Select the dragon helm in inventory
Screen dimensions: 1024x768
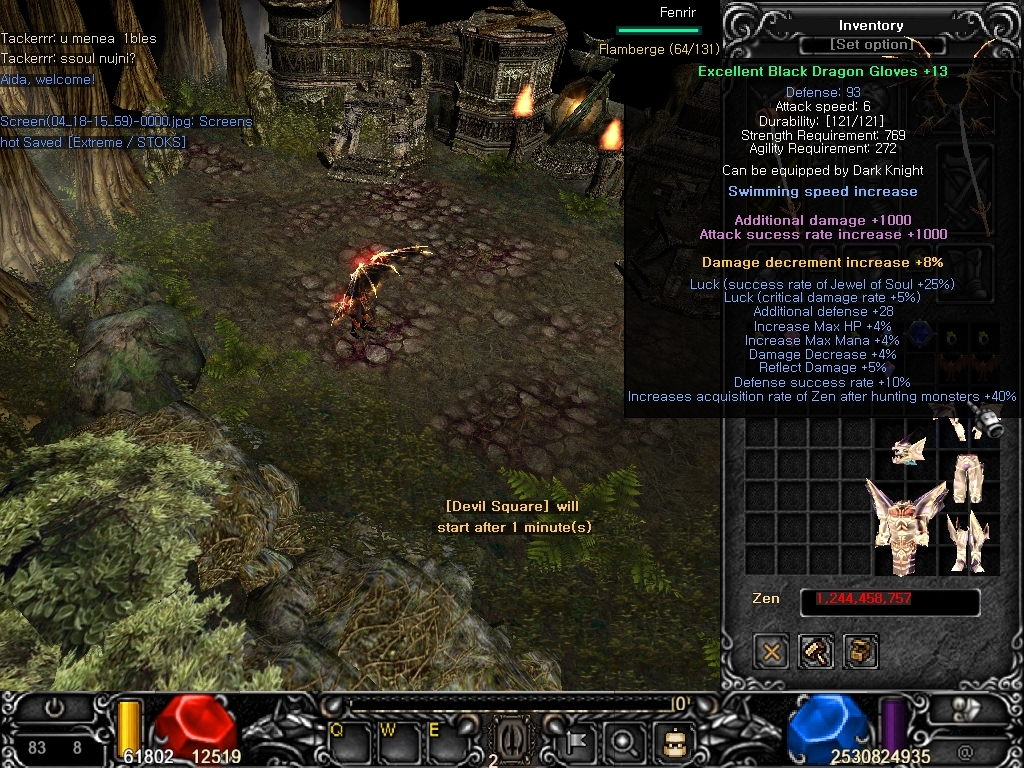pos(908,451)
